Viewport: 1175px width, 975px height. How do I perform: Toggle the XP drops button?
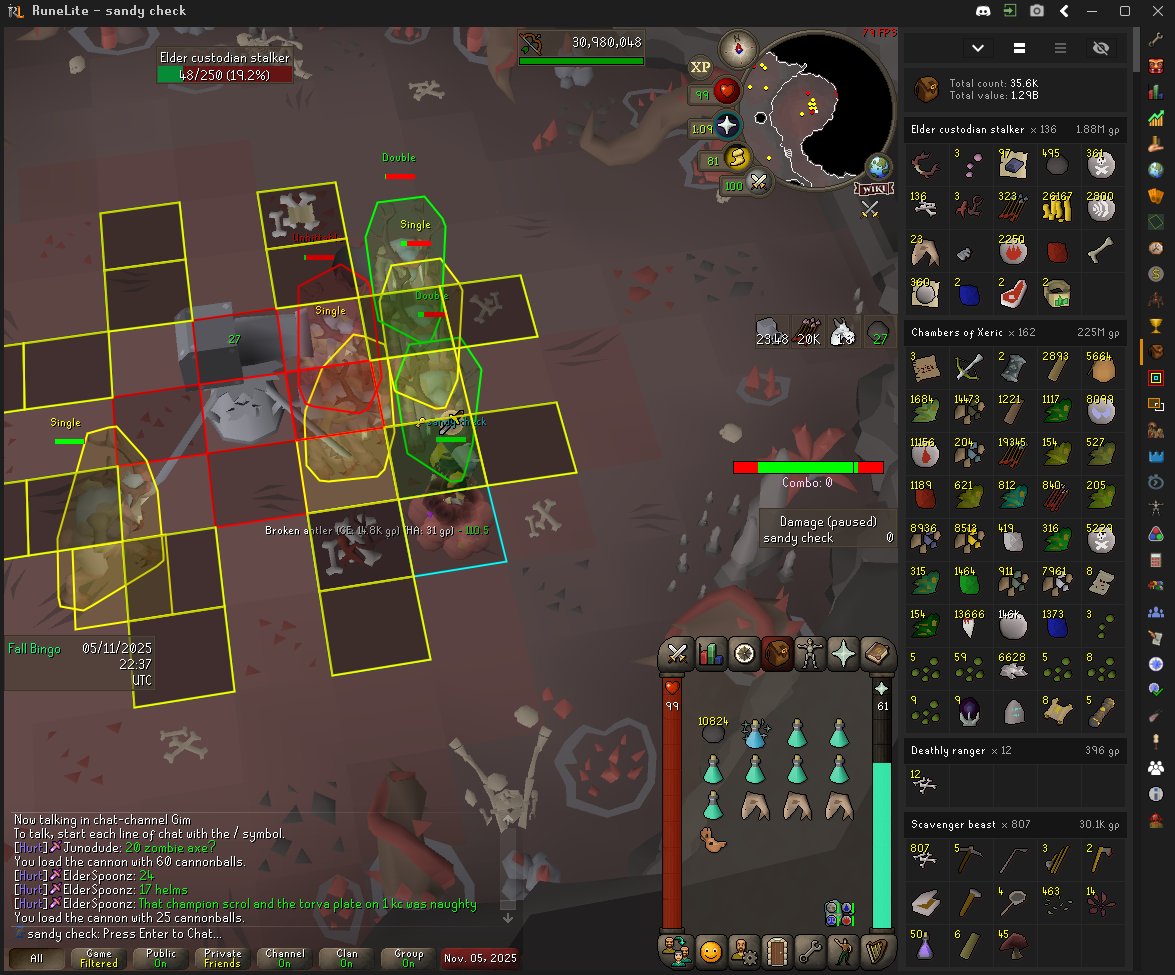(700, 67)
